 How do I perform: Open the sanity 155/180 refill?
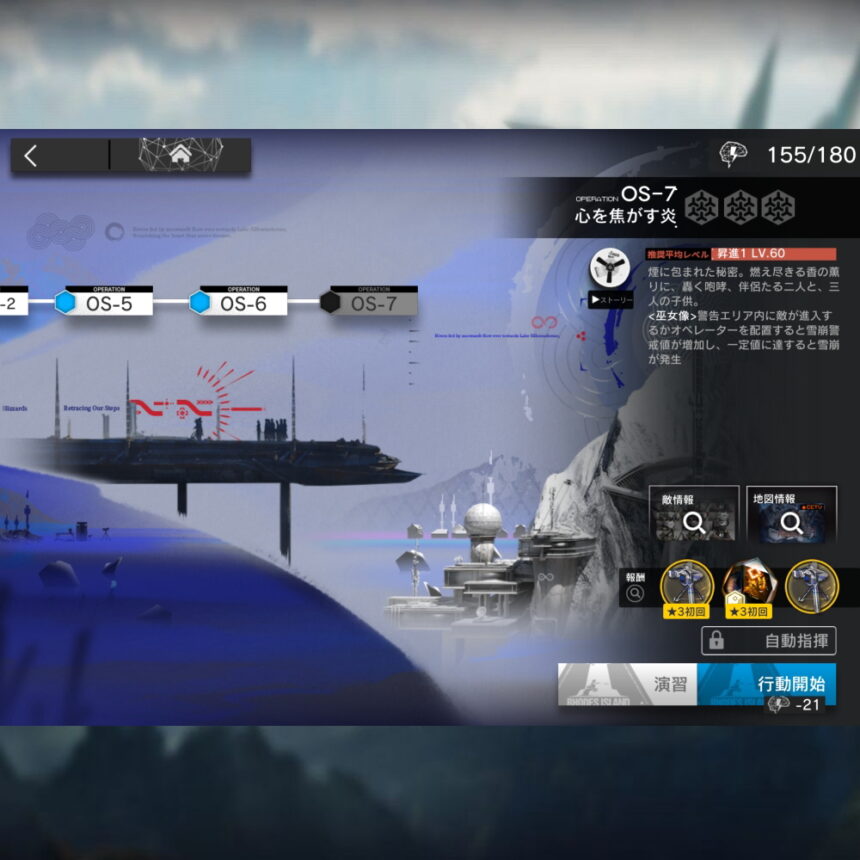pyautogui.click(x=789, y=155)
